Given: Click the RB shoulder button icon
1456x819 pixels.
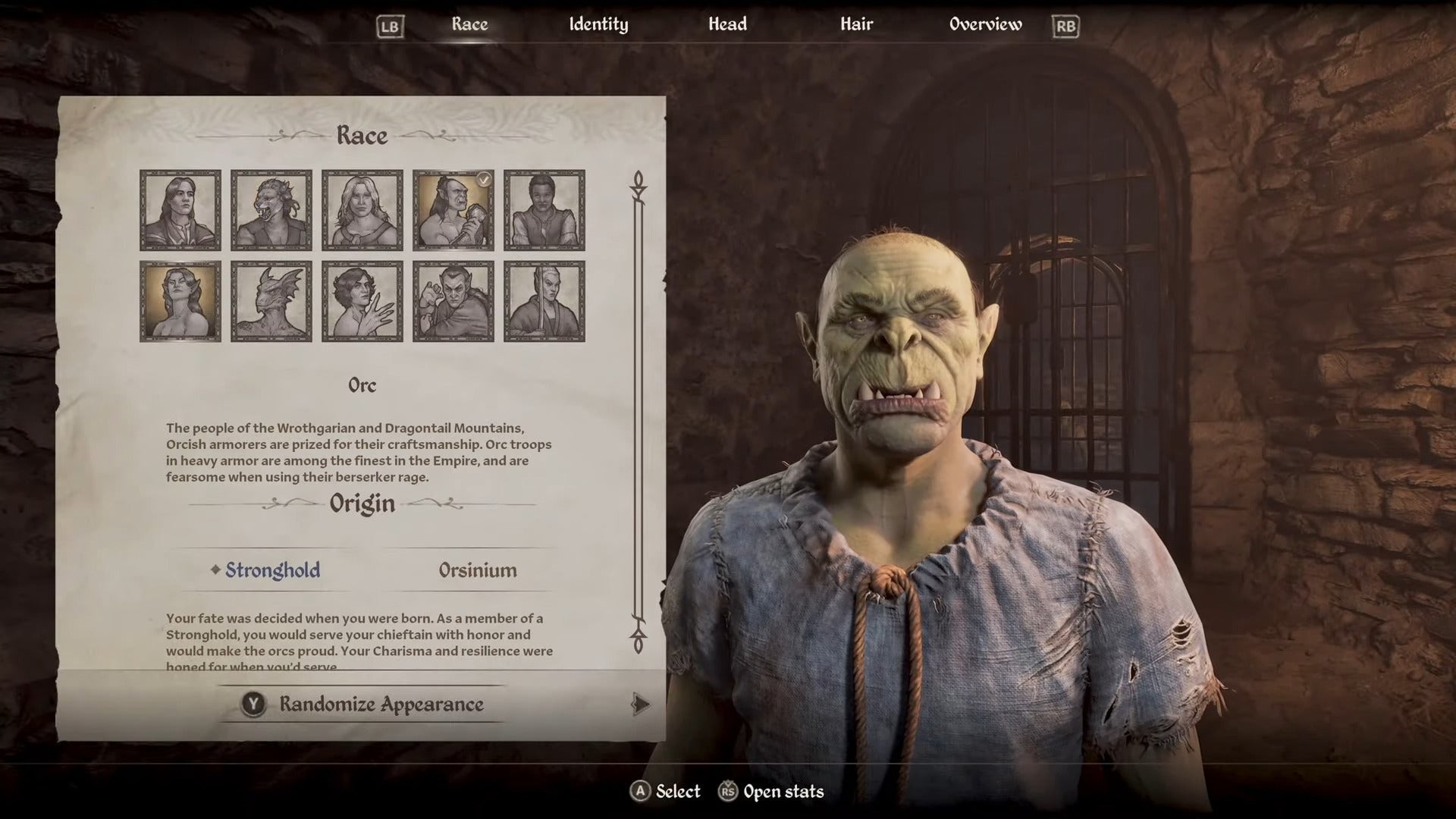Looking at the screenshot, I should pyautogui.click(x=1066, y=24).
